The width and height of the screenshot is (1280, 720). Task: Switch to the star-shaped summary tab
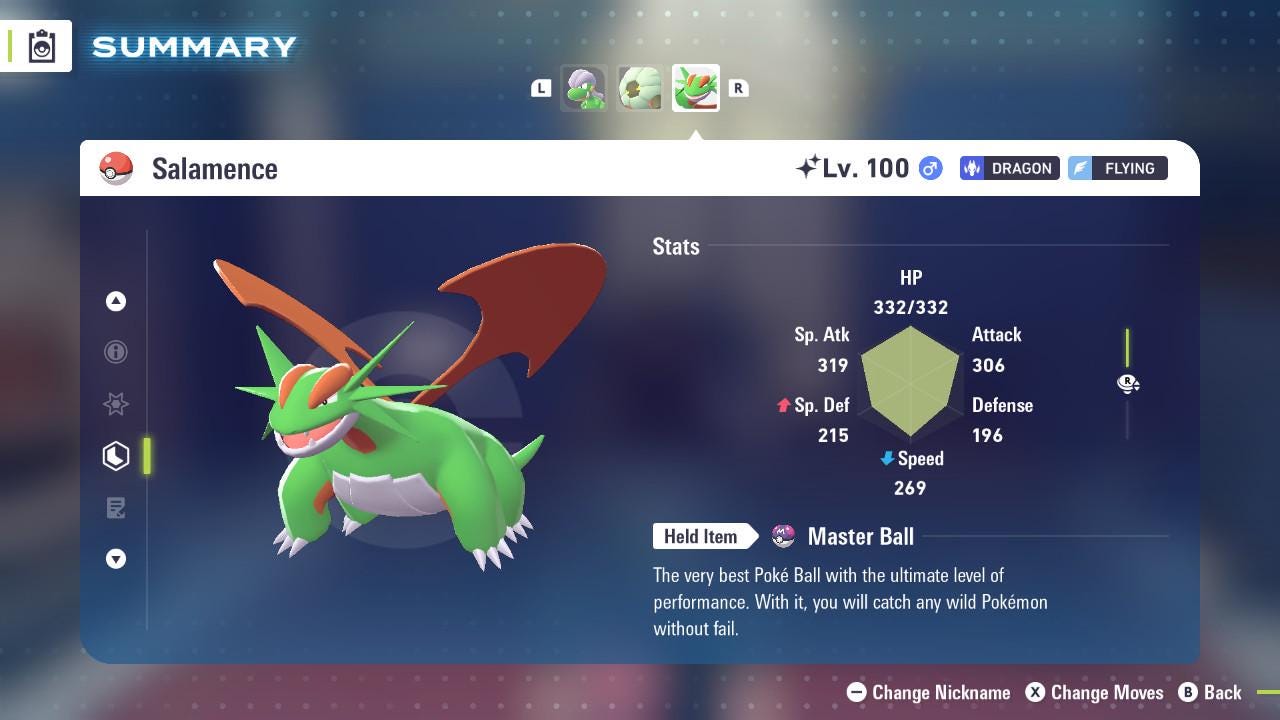(x=116, y=404)
